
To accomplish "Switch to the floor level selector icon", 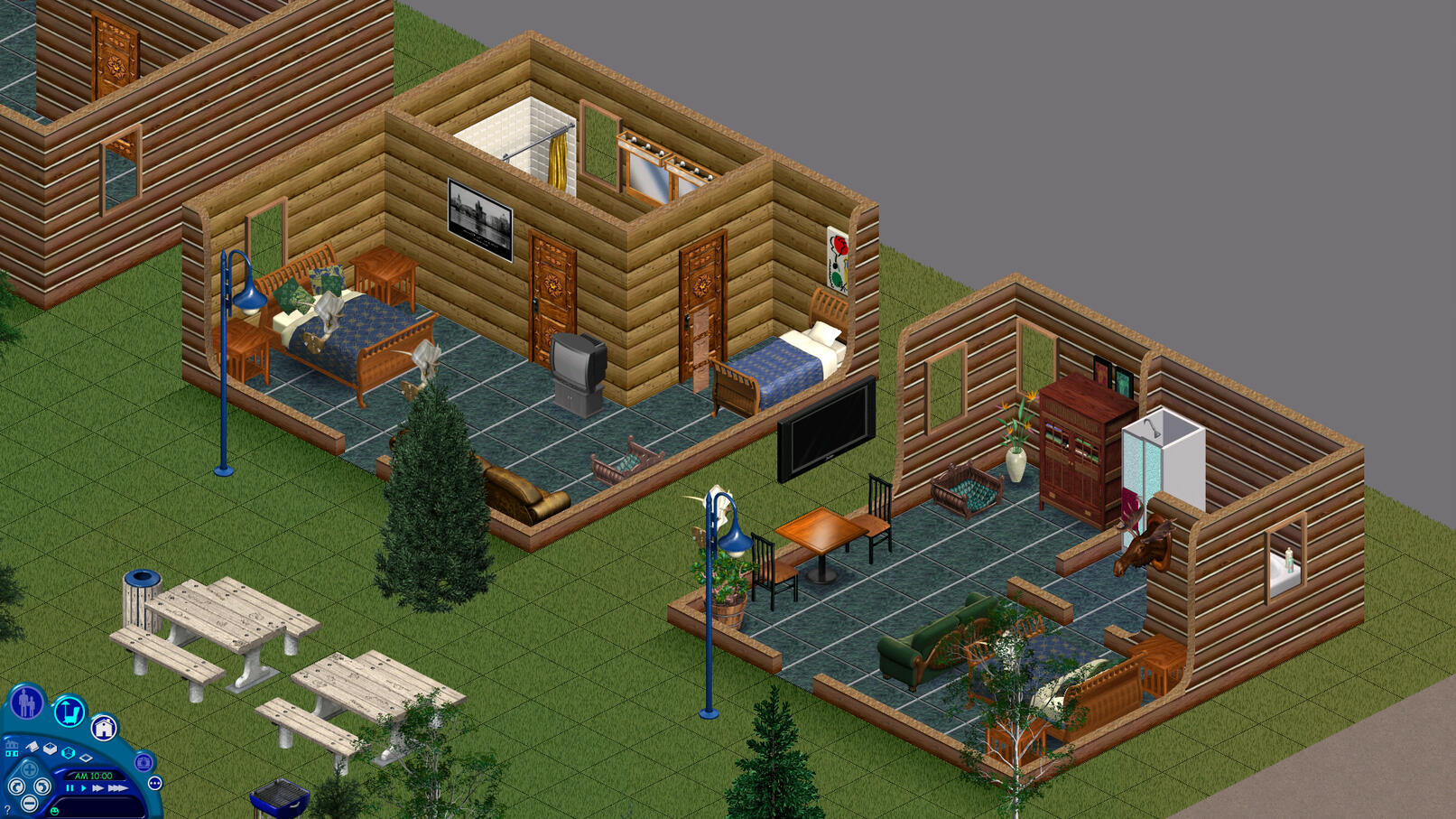I will [x=12, y=749].
